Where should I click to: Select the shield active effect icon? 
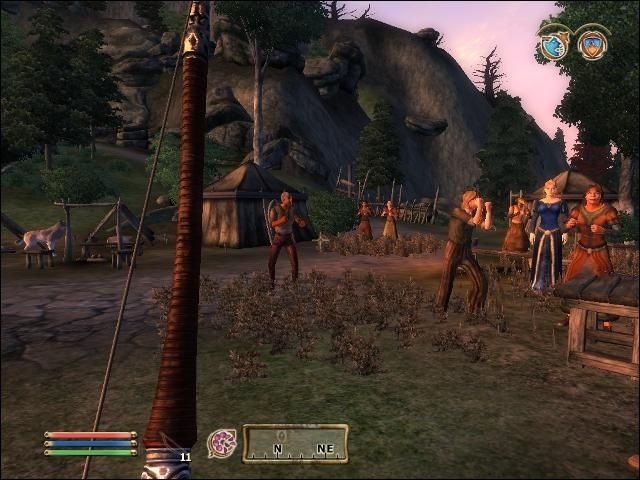point(592,44)
